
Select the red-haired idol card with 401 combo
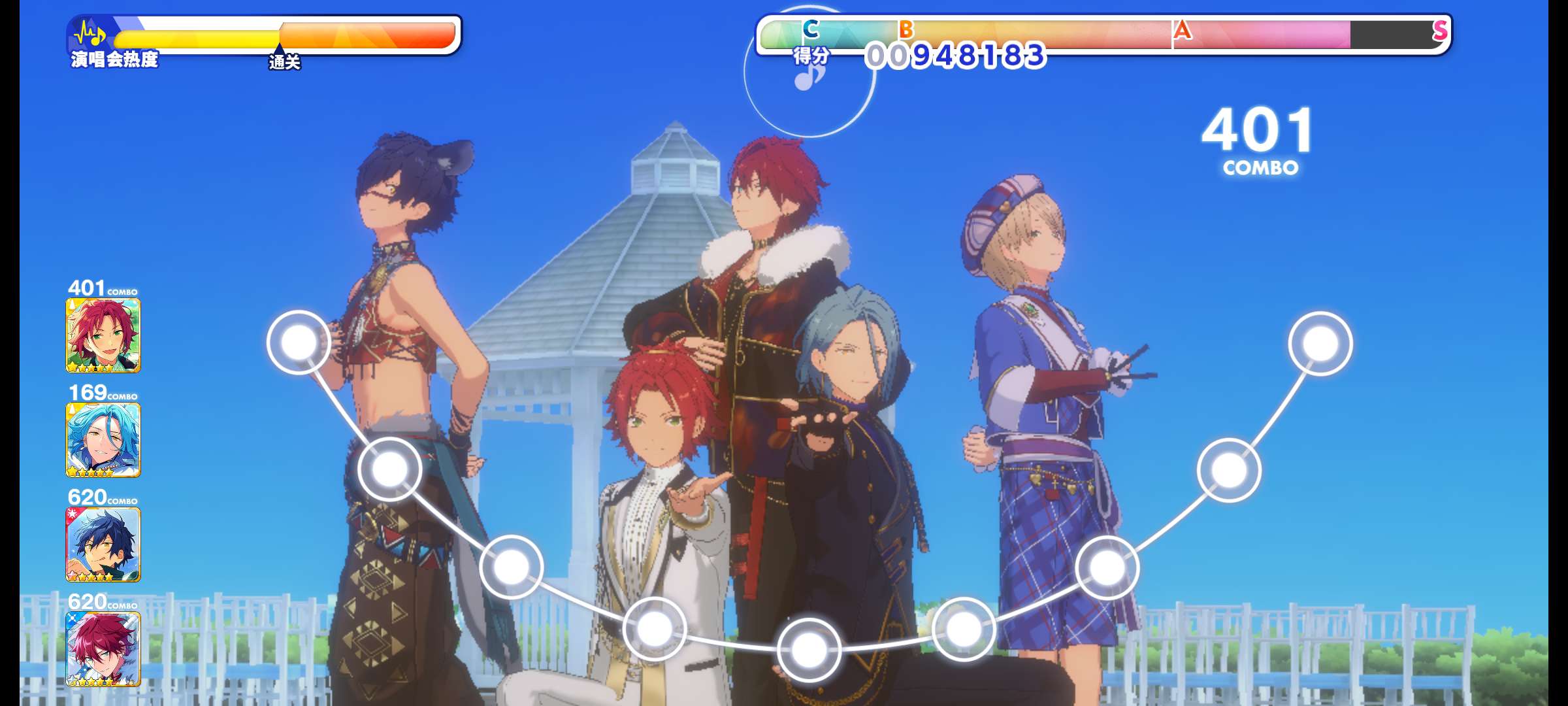point(103,335)
